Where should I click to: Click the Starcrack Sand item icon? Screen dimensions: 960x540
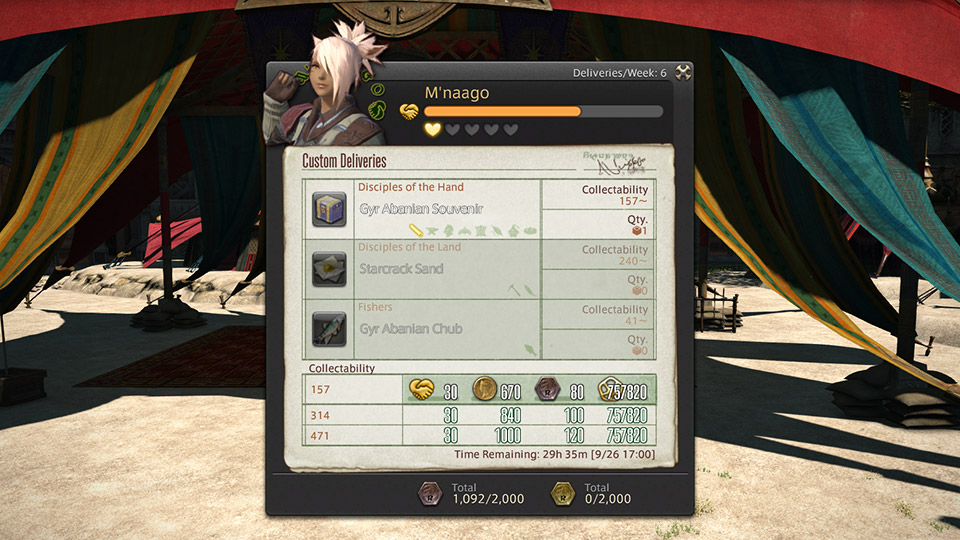click(x=329, y=270)
